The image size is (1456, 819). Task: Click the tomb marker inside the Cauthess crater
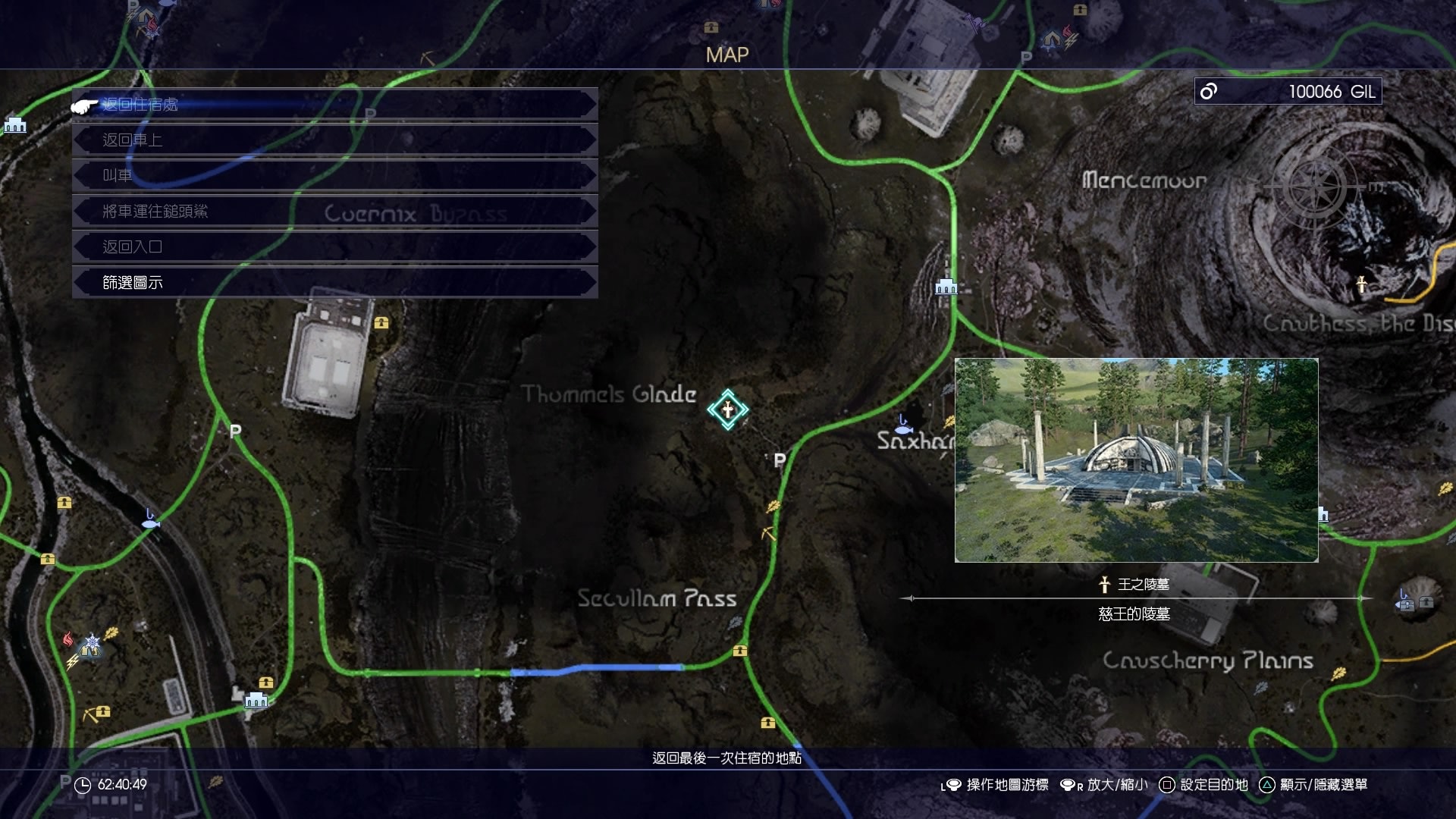tap(1361, 284)
